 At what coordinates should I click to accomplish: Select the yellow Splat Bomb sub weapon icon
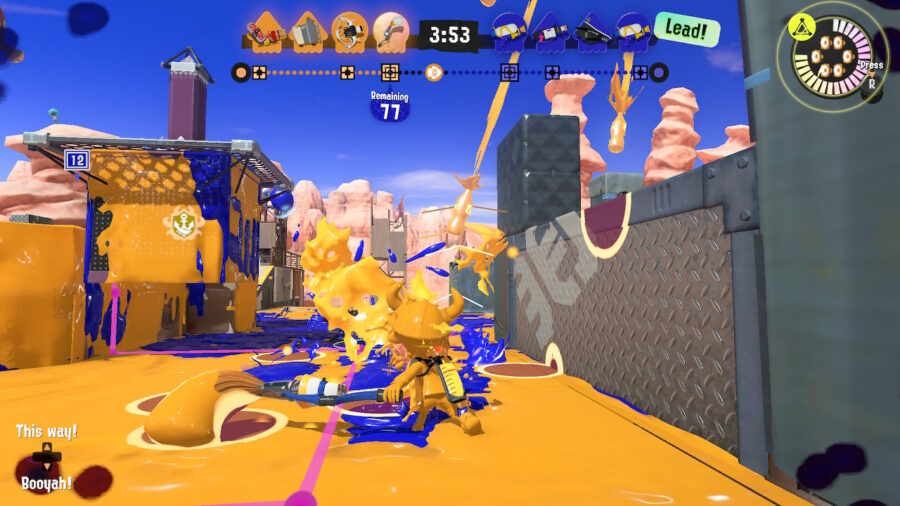coord(802,25)
